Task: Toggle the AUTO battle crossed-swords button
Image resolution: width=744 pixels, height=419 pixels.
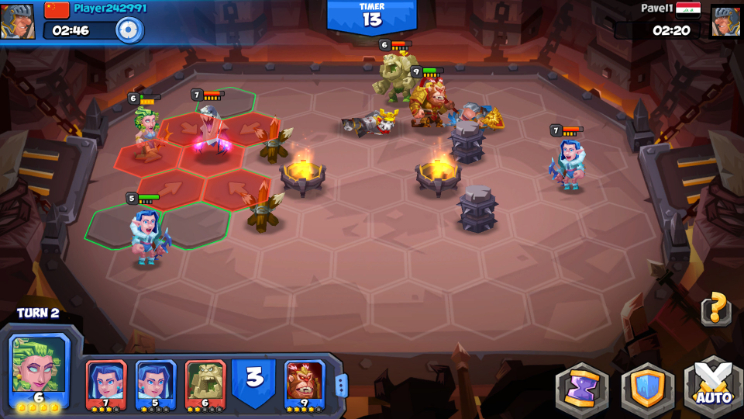Action: tap(712, 388)
